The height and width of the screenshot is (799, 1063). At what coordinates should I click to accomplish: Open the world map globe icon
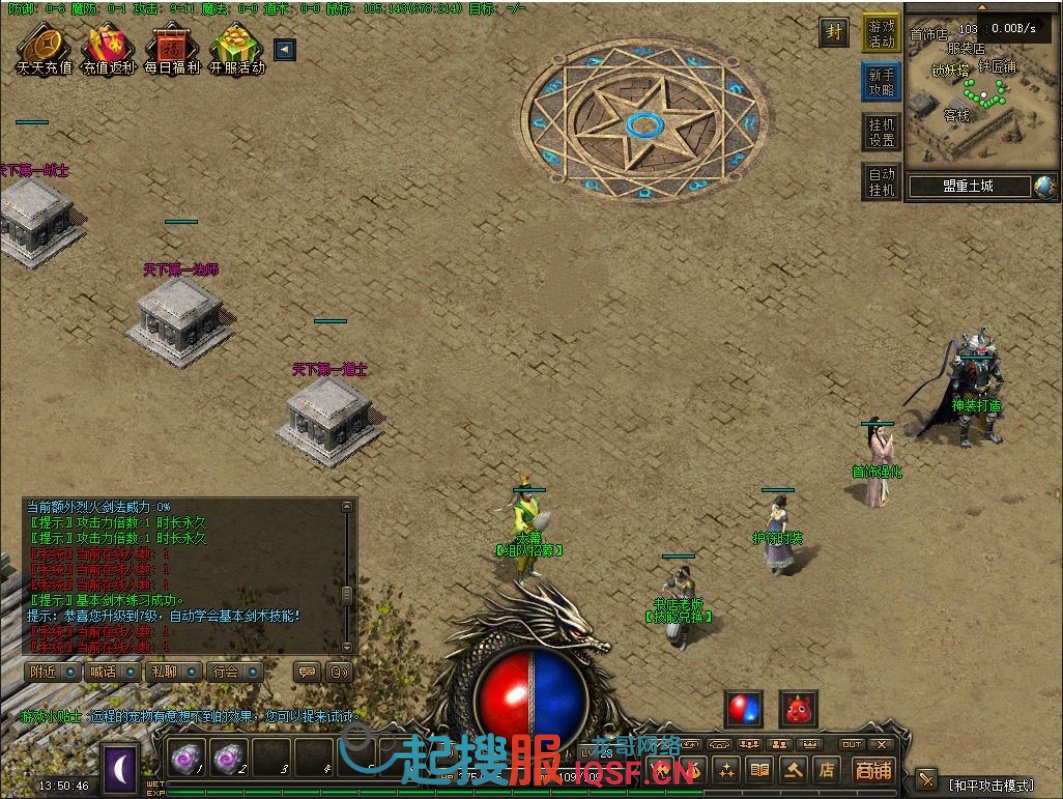(1045, 186)
